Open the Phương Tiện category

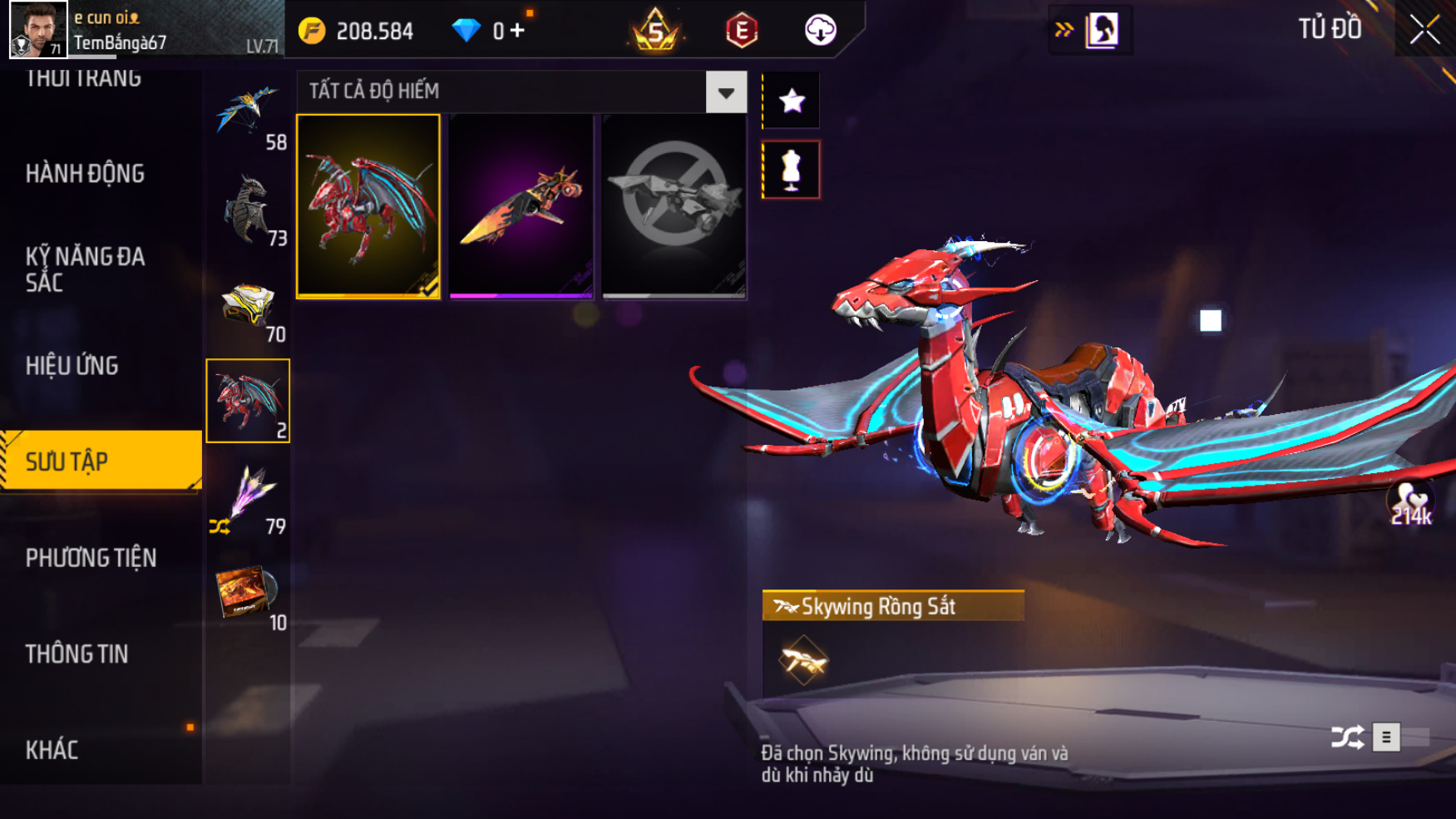click(x=91, y=558)
